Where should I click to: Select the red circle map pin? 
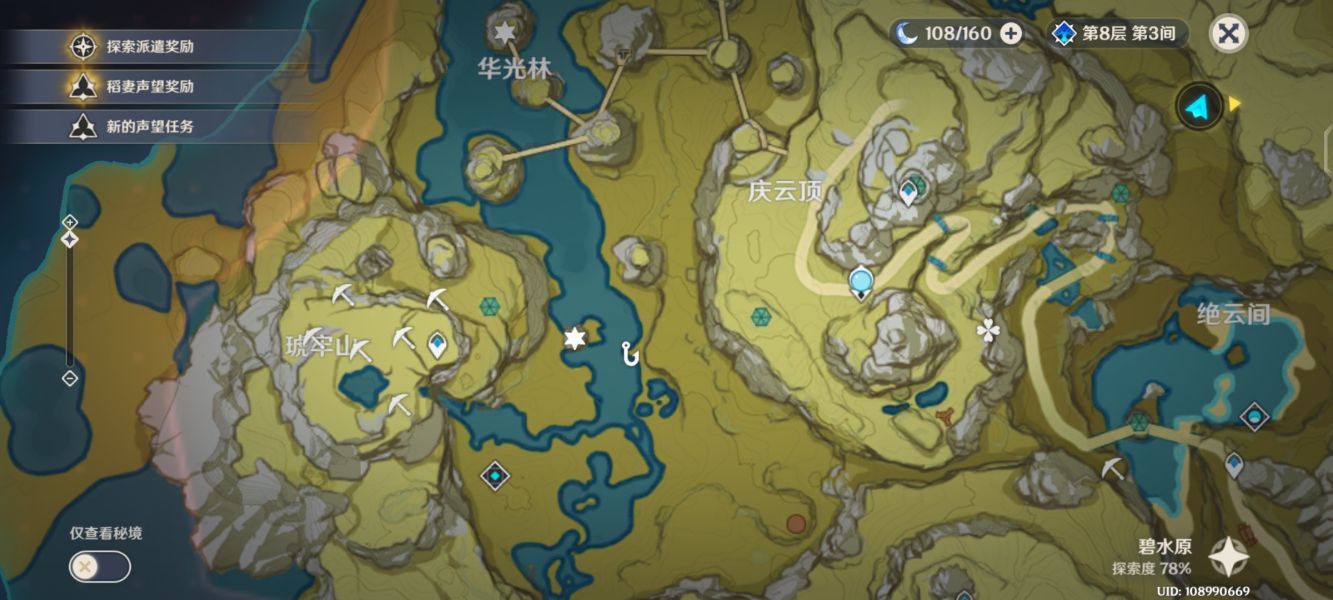click(x=796, y=523)
